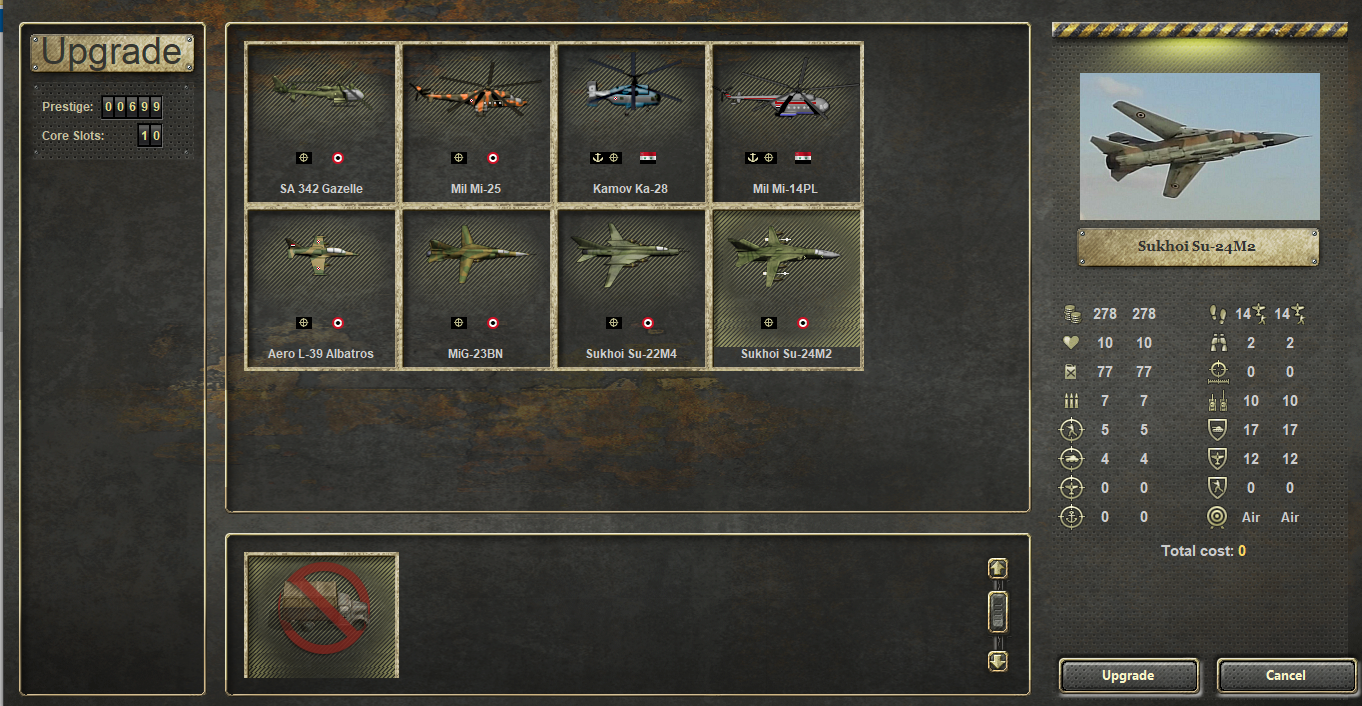The height and width of the screenshot is (706, 1362).
Task: Select the MiG-23BN aircraft
Action: 476,288
